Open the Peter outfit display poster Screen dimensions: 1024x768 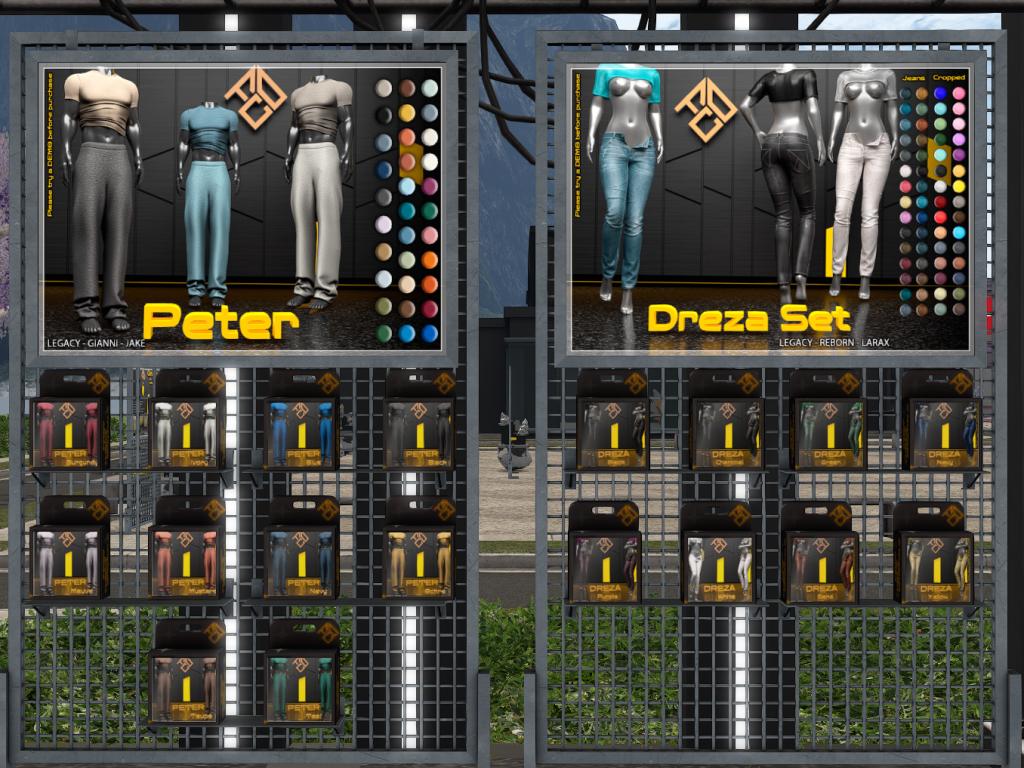(x=242, y=208)
